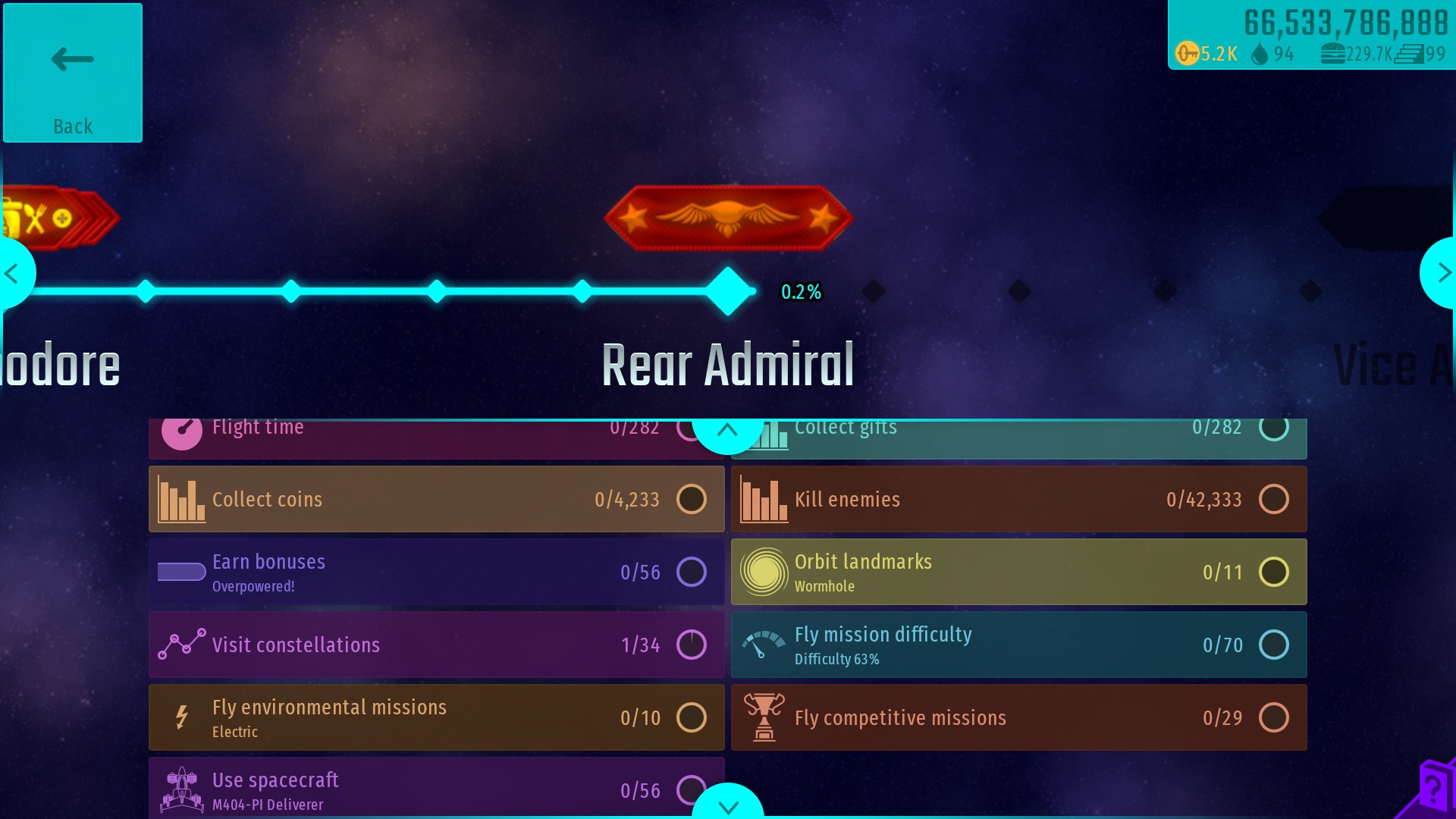The height and width of the screenshot is (819, 1456).
Task: Open the Fly competitive missions objective
Action: point(1018,717)
